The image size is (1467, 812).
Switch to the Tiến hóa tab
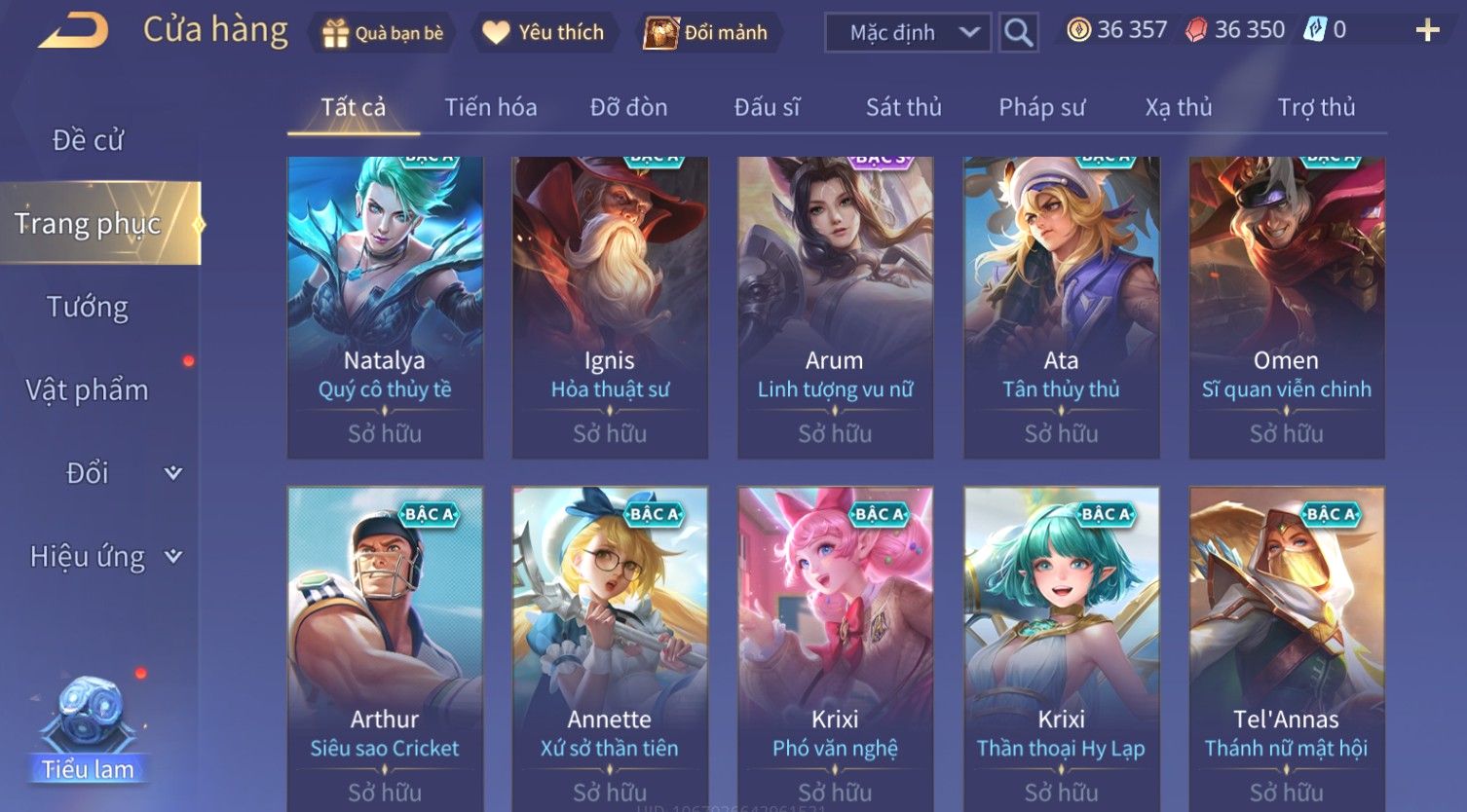pyautogui.click(x=491, y=107)
